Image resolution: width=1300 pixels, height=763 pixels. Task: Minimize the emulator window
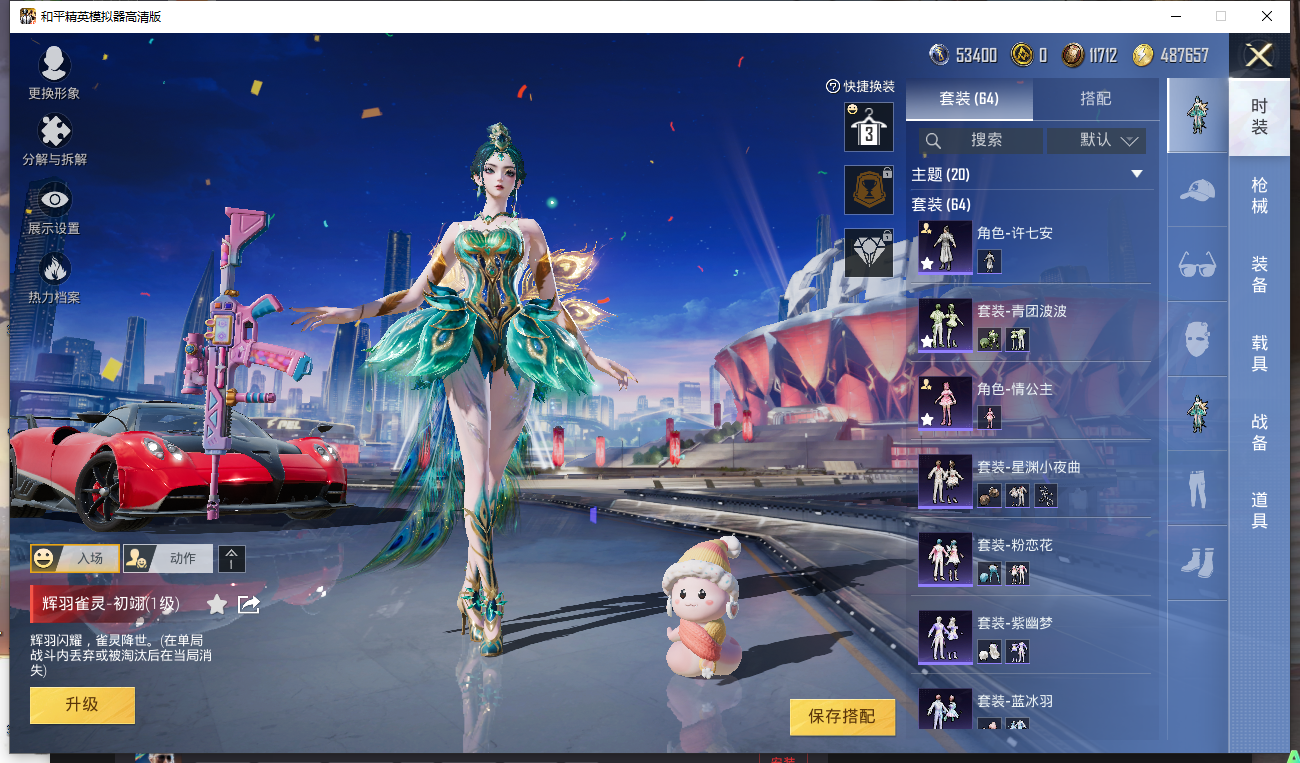click(x=1174, y=16)
